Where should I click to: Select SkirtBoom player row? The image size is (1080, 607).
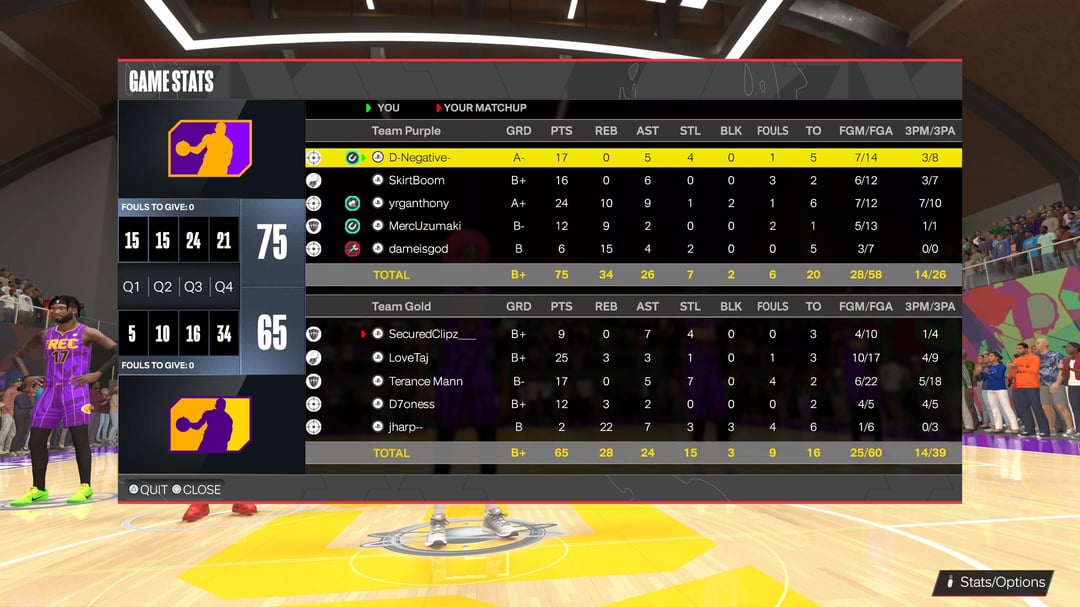(x=416, y=181)
